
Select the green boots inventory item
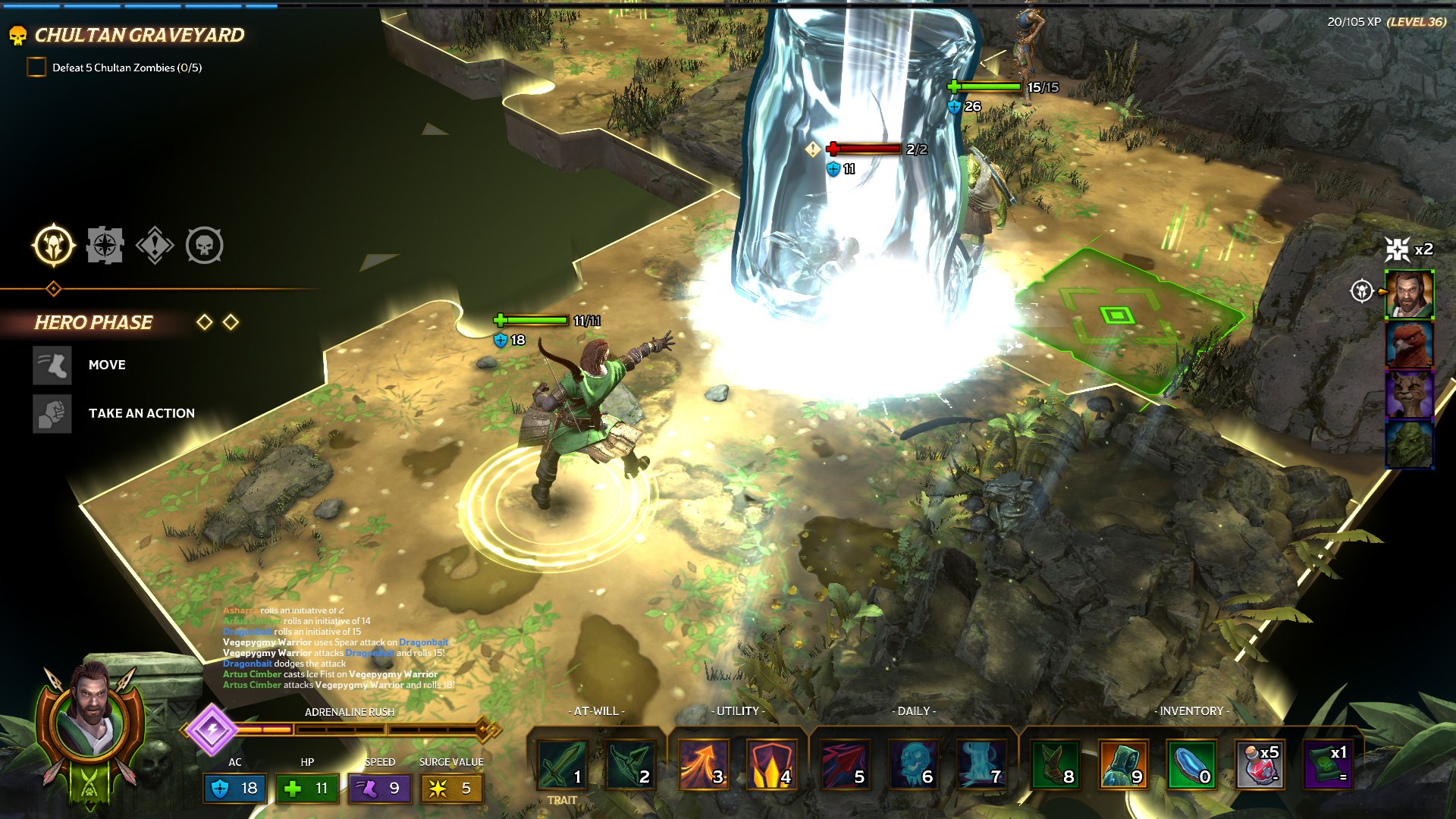(1055, 765)
